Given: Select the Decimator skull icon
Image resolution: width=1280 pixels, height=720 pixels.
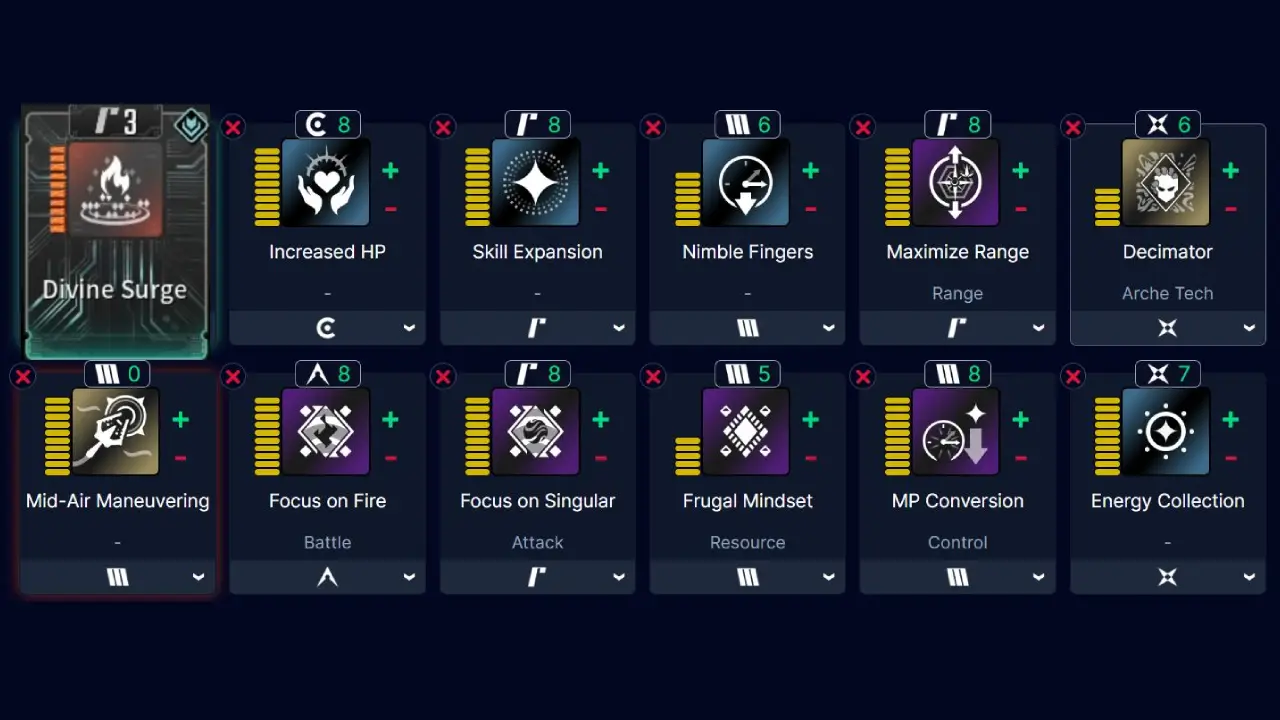Looking at the screenshot, I should (1167, 182).
